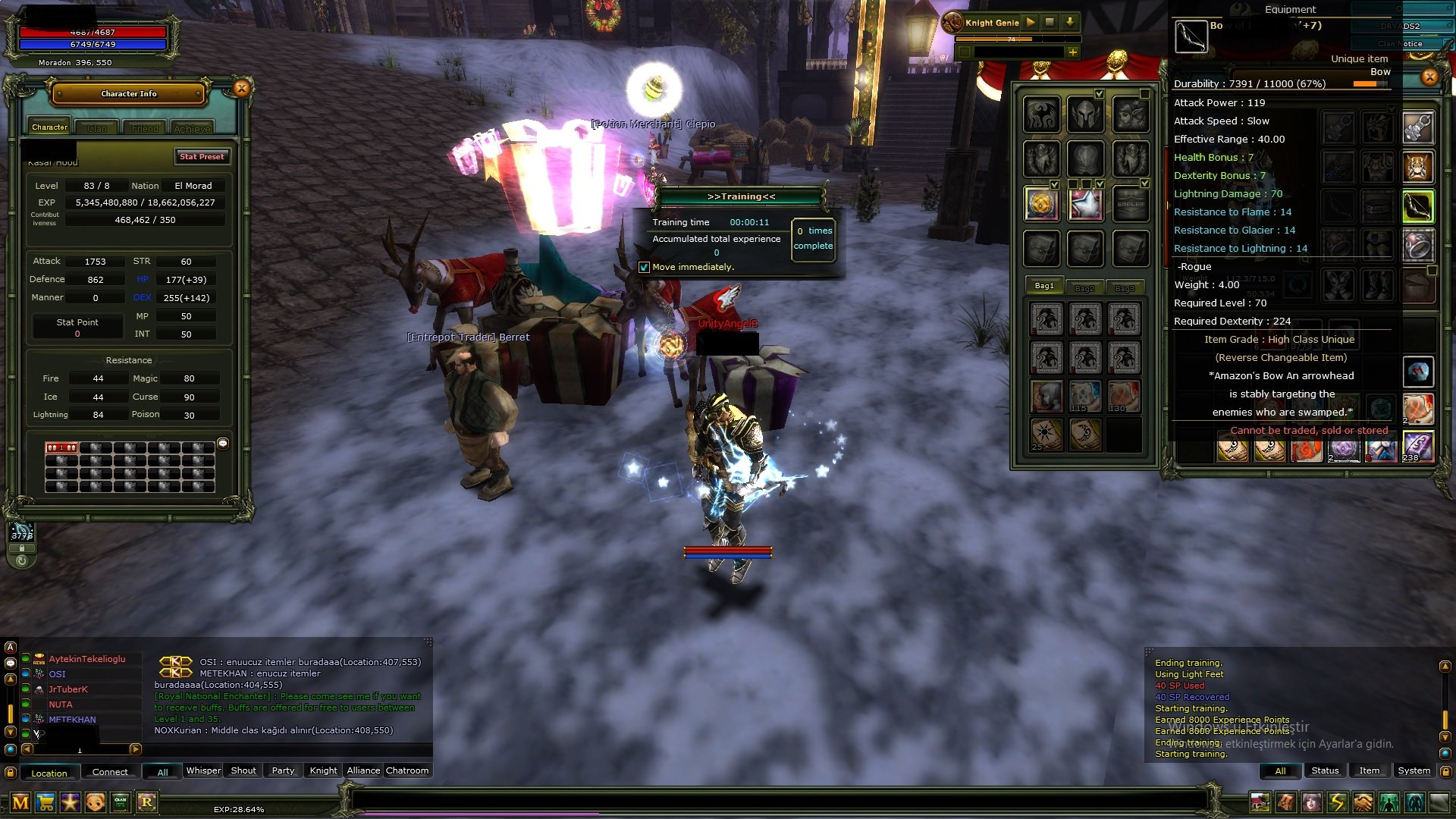Switch chat to the Whisper channel
The width and height of the screenshot is (1456, 819).
pyautogui.click(x=203, y=770)
